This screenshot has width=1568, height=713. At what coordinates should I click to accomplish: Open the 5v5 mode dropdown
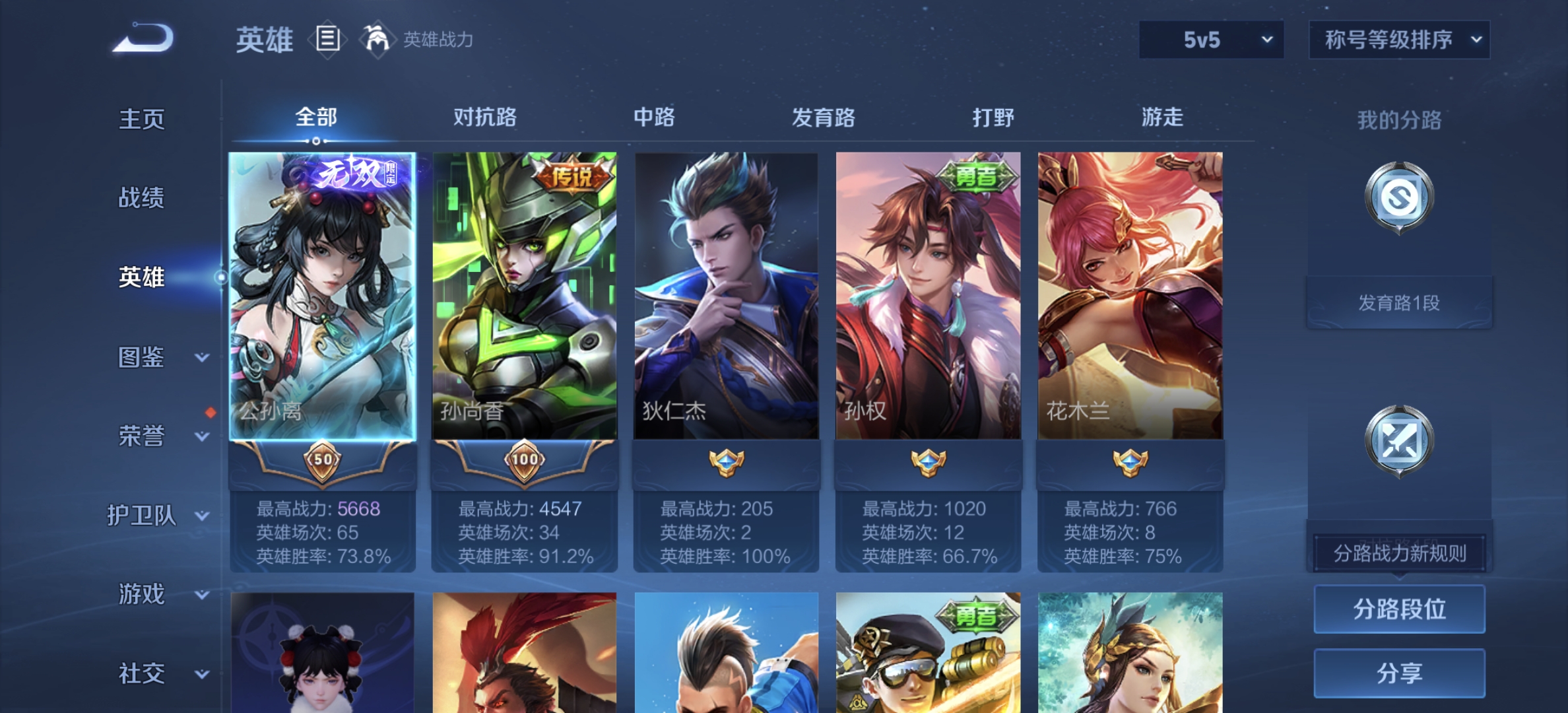tap(1210, 40)
